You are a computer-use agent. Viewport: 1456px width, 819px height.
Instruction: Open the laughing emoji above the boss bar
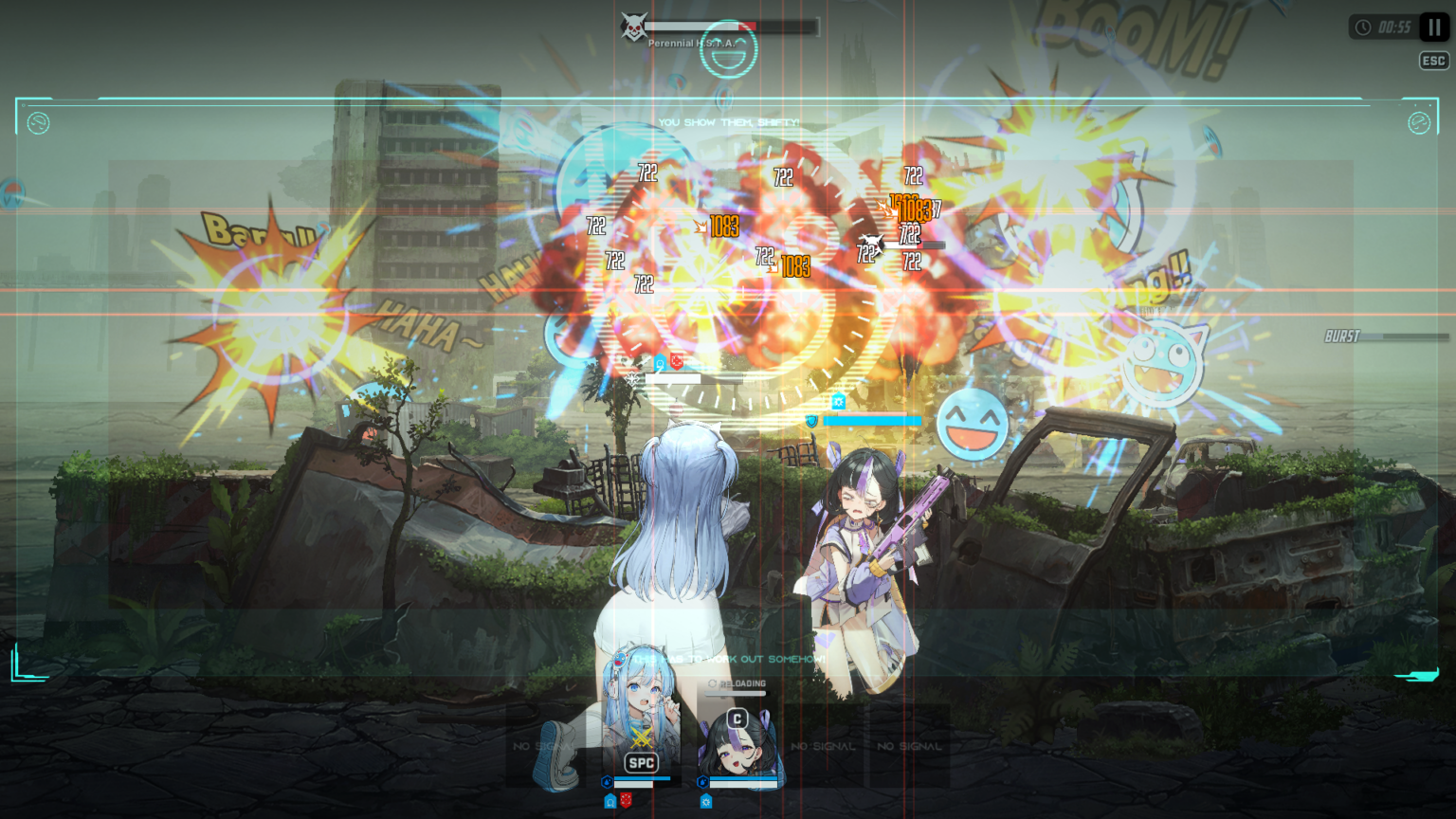pos(728,49)
